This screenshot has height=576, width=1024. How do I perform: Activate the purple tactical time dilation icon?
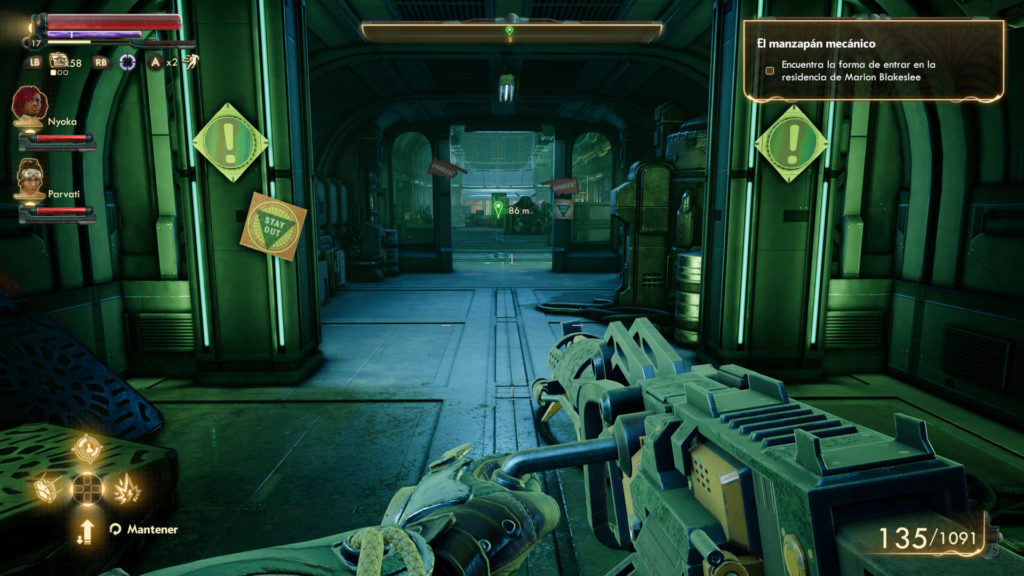click(128, 62)
